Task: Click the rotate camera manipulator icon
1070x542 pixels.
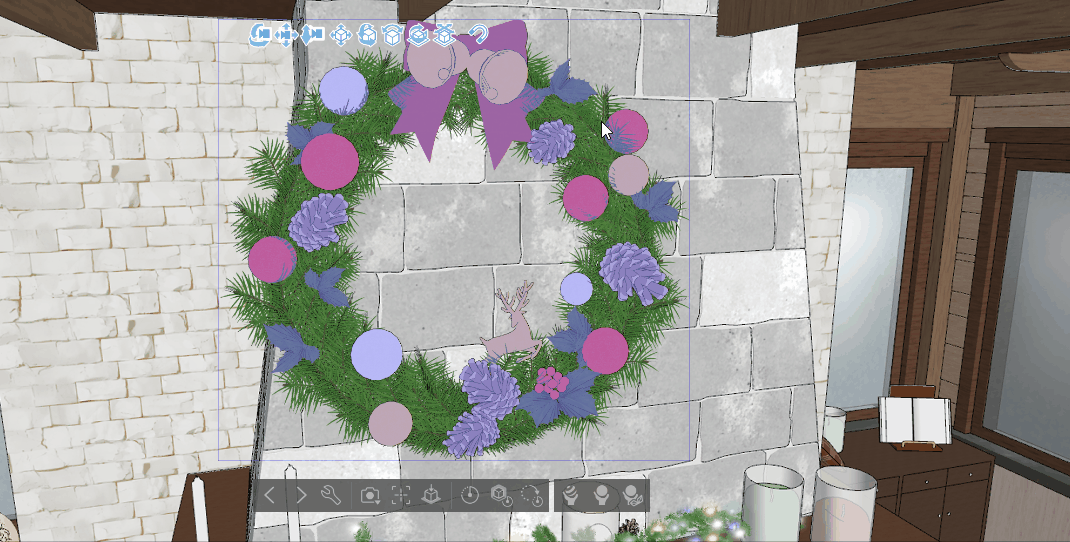Action: [260, 35]
